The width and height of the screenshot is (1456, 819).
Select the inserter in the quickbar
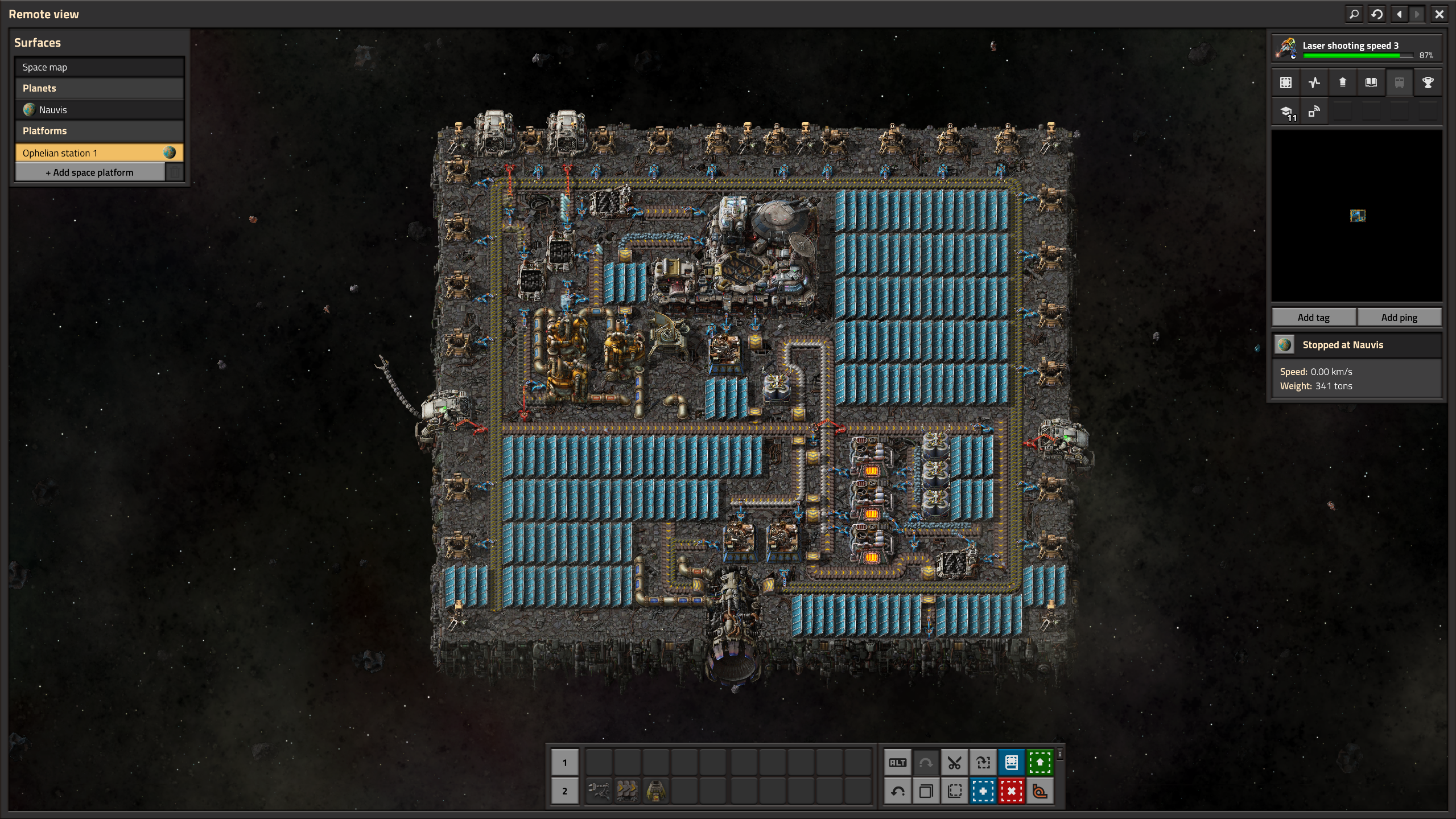[x=599, y=791]
